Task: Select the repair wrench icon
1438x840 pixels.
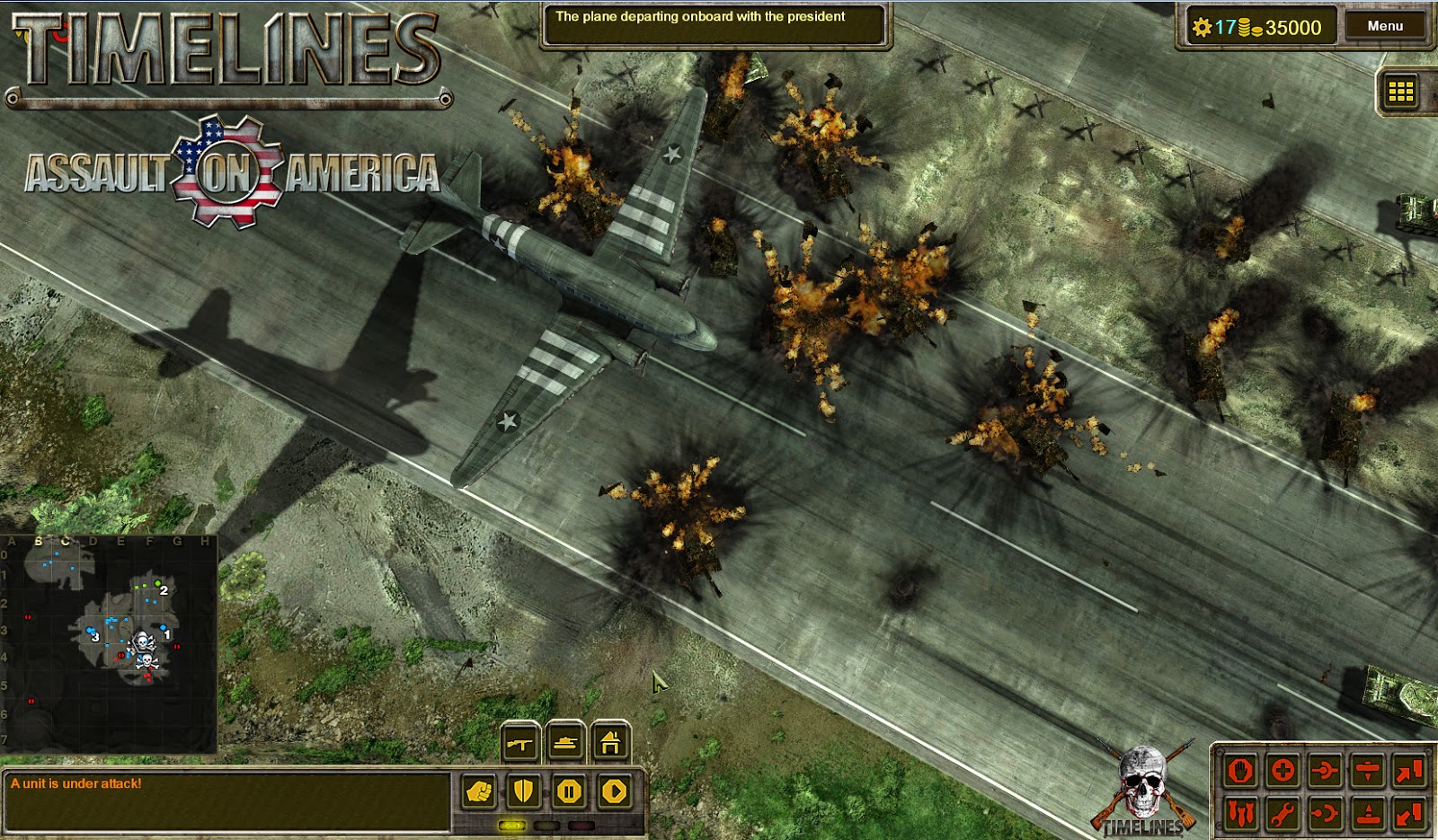Action: coord(1283,813)
